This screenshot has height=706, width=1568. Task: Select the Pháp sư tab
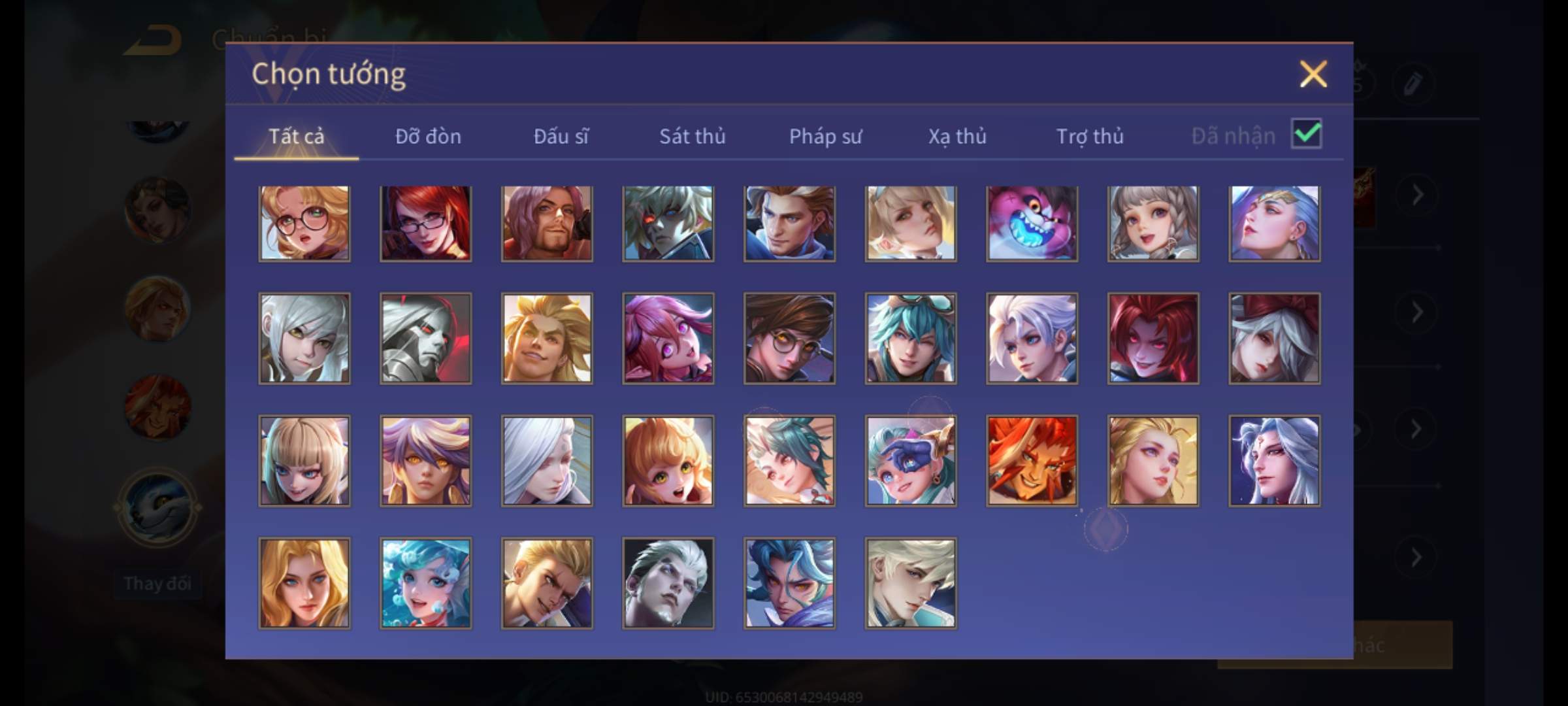point(825,137)
